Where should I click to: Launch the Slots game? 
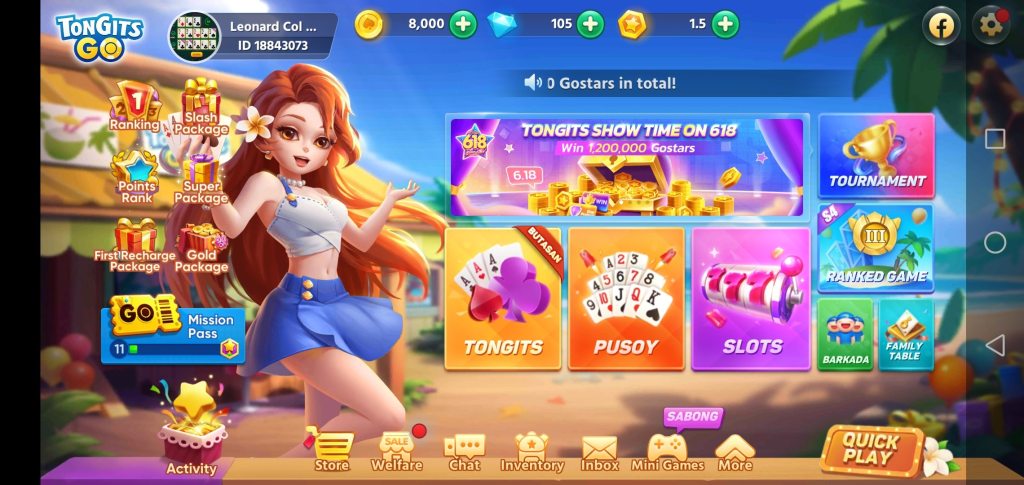751,298
